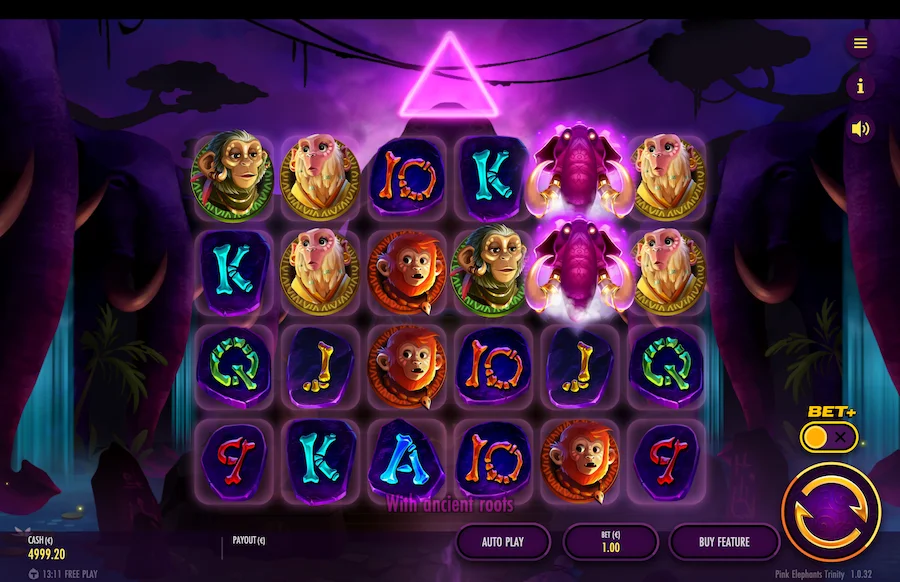The image size is (900, 582).
Task: Open the hamburger menu
Action: click(859, 43)
